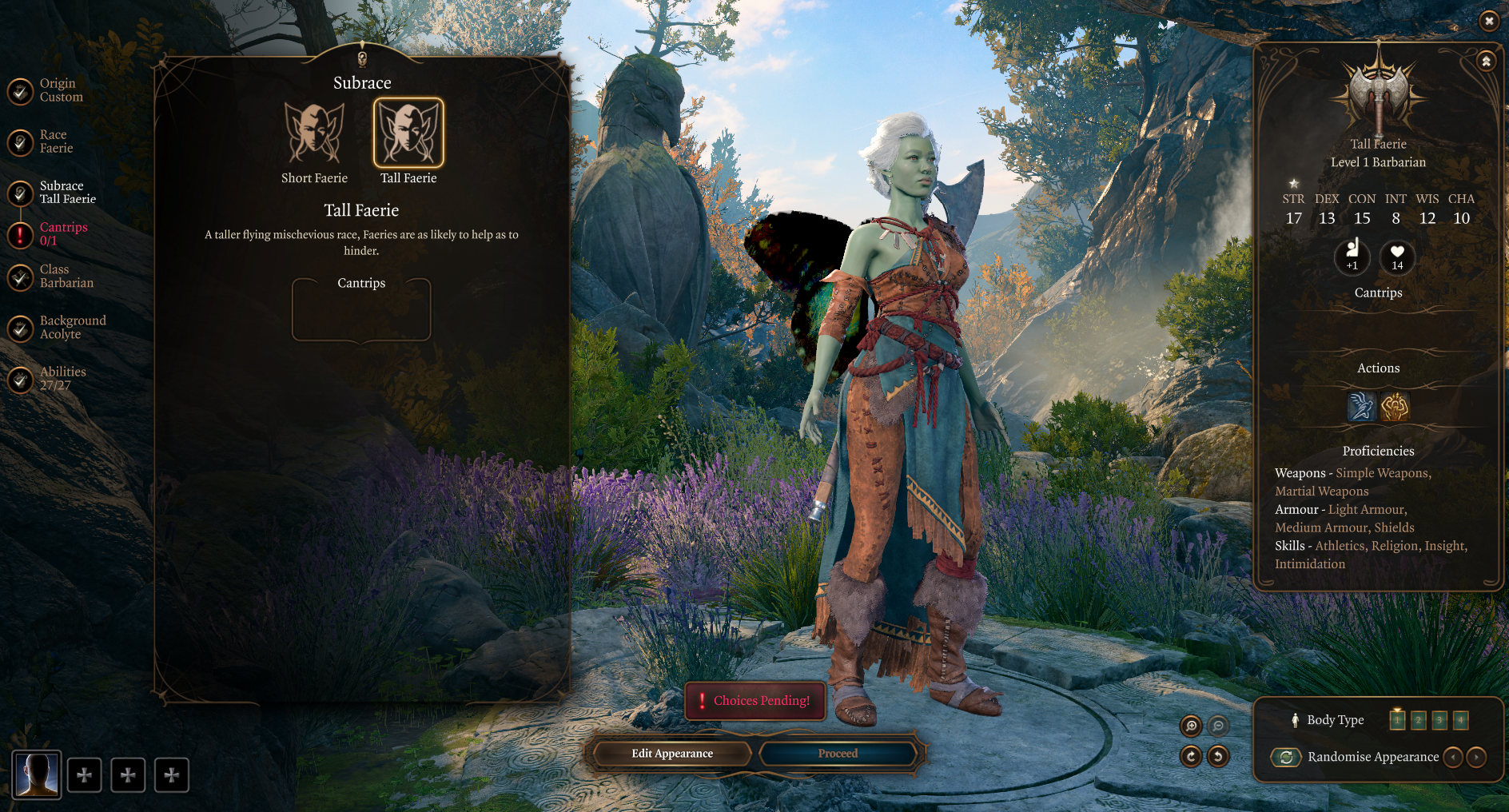1509x812 pixels.
Task: Randomise the character's appearance
Action: [x=1286, y=757]
